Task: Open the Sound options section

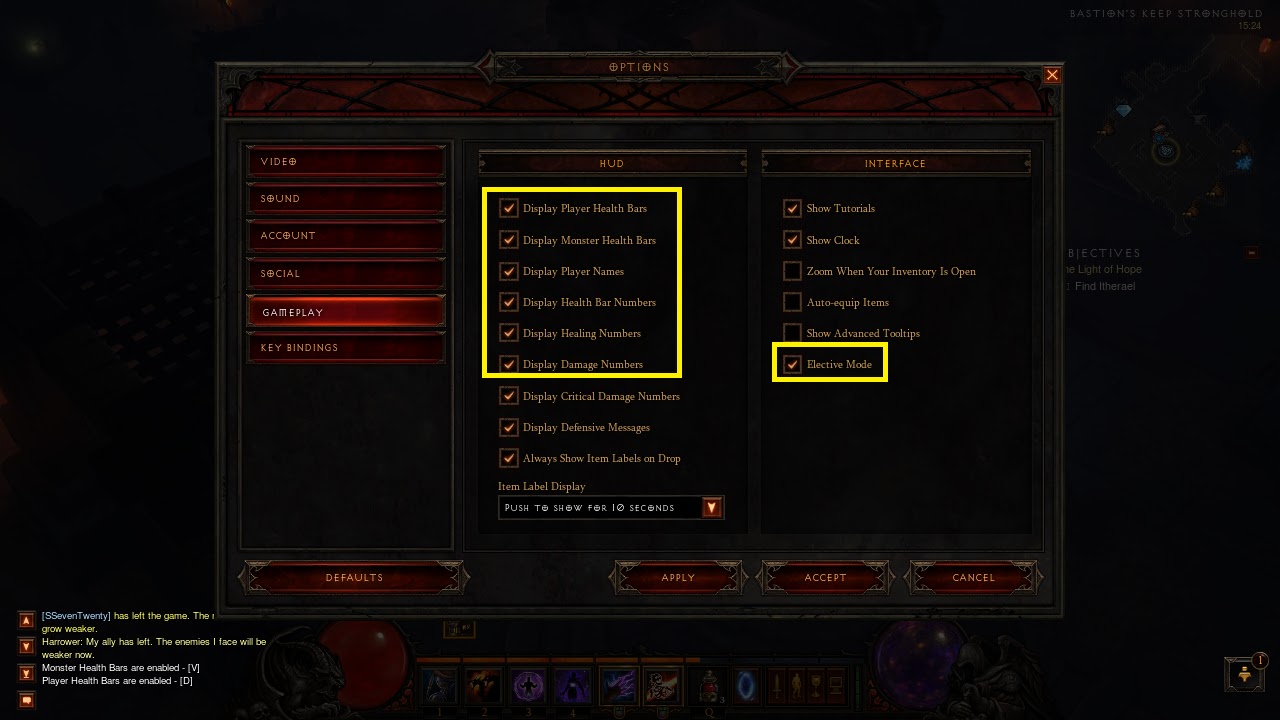Action: 345,198
